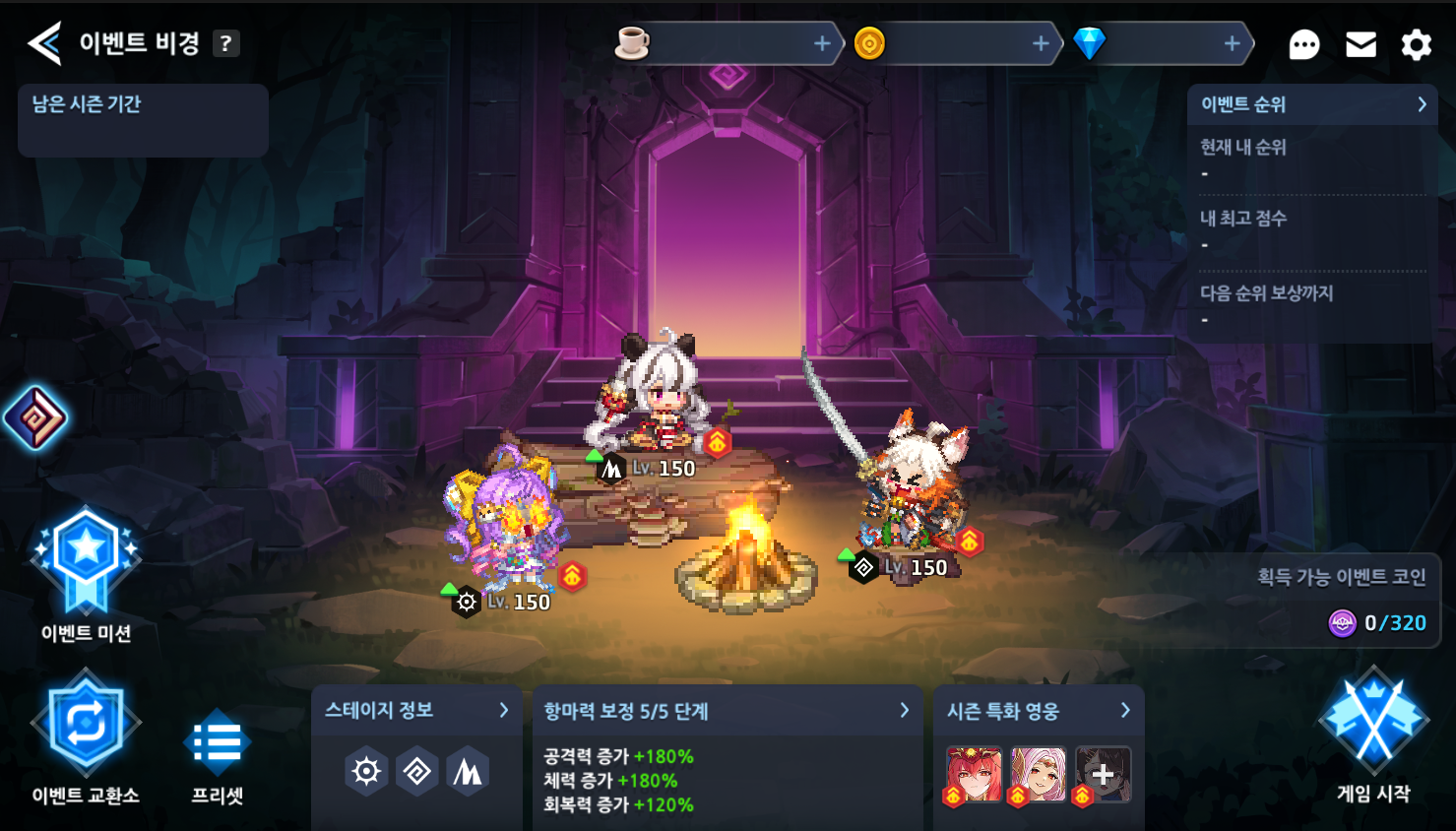Open the help question mark button
Viewport: 1456px width, 831px height.
pyautogui.click(x=226, y=43)
